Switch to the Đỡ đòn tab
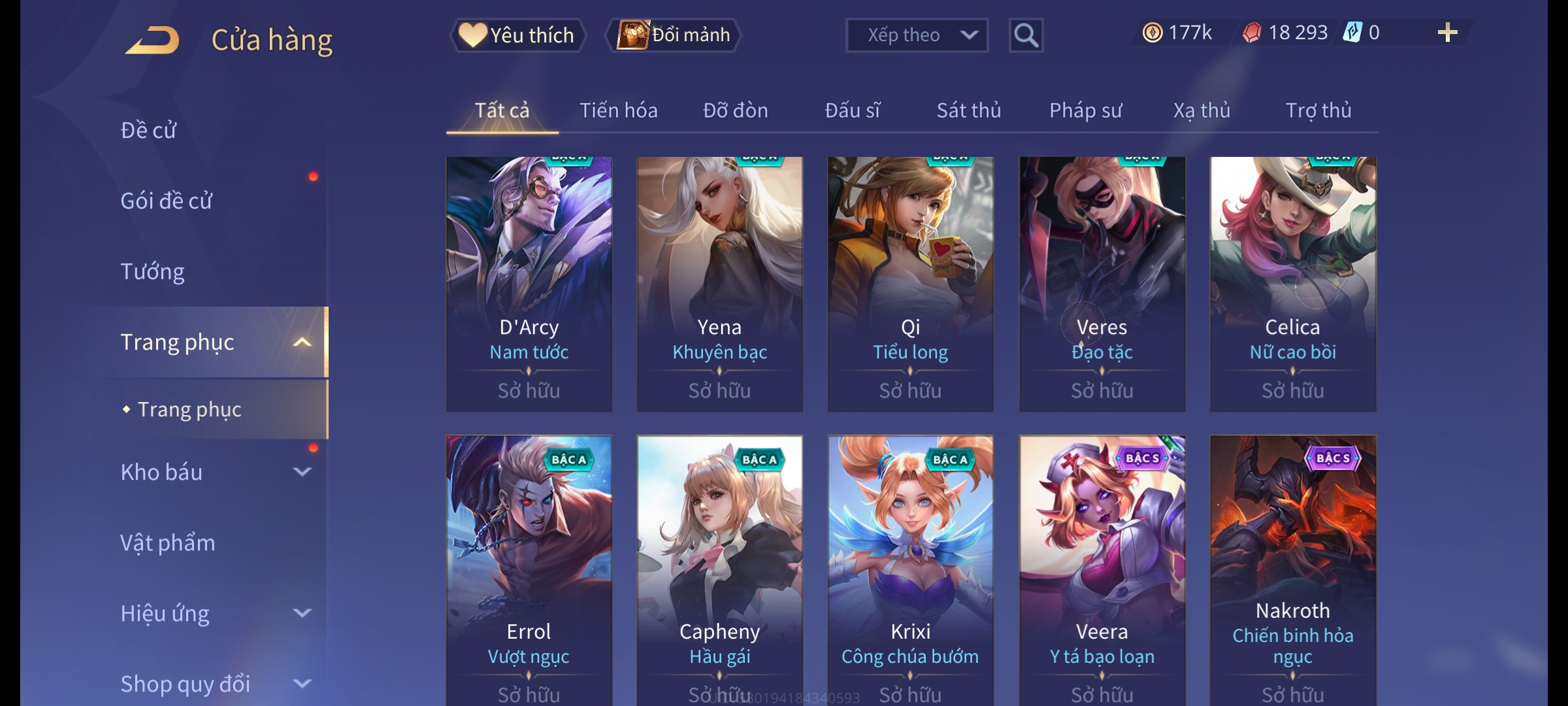The image size is (1568, 706). point(735,110)
